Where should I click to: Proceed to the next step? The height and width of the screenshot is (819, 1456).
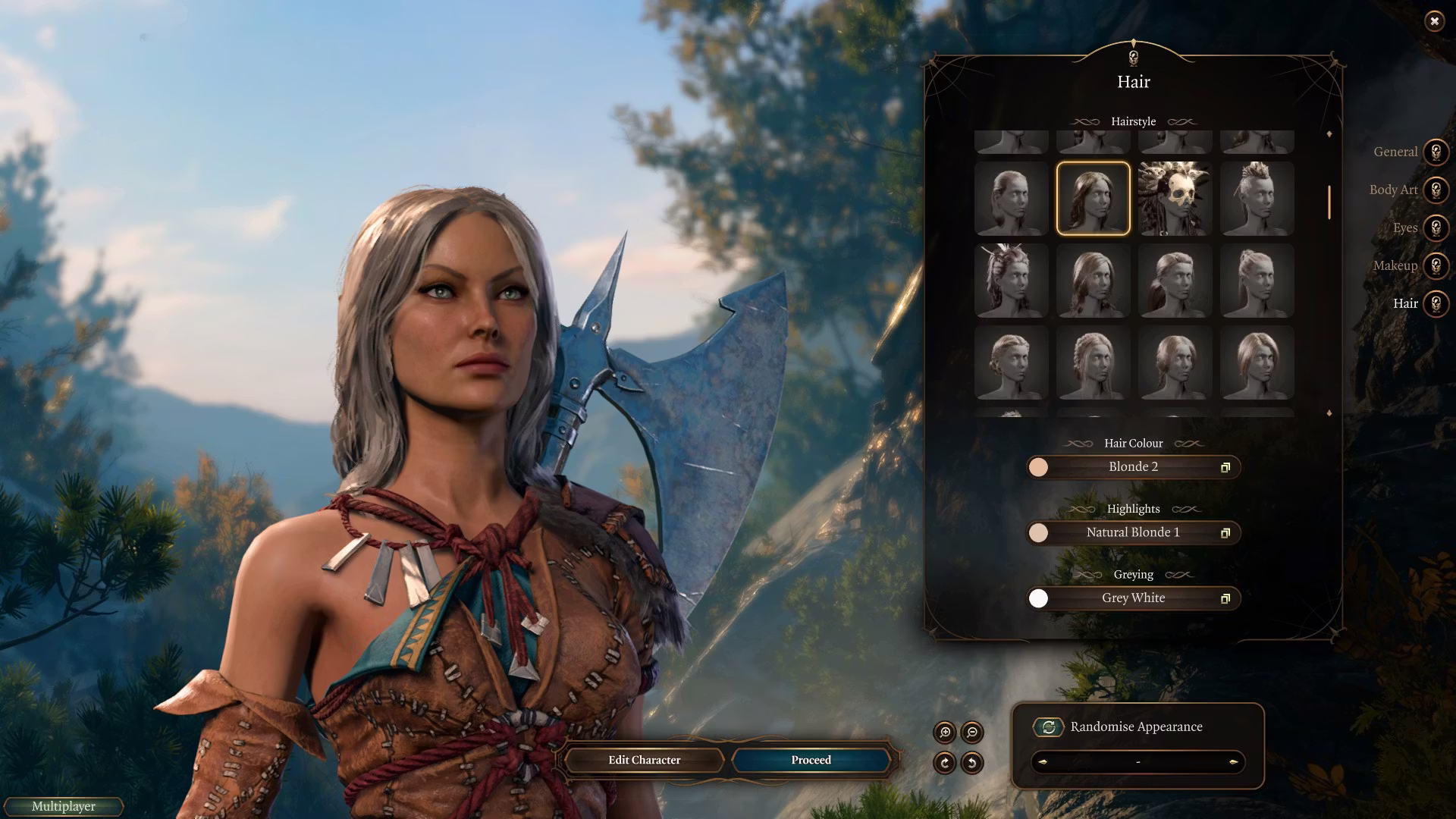[x=811, y=760]
